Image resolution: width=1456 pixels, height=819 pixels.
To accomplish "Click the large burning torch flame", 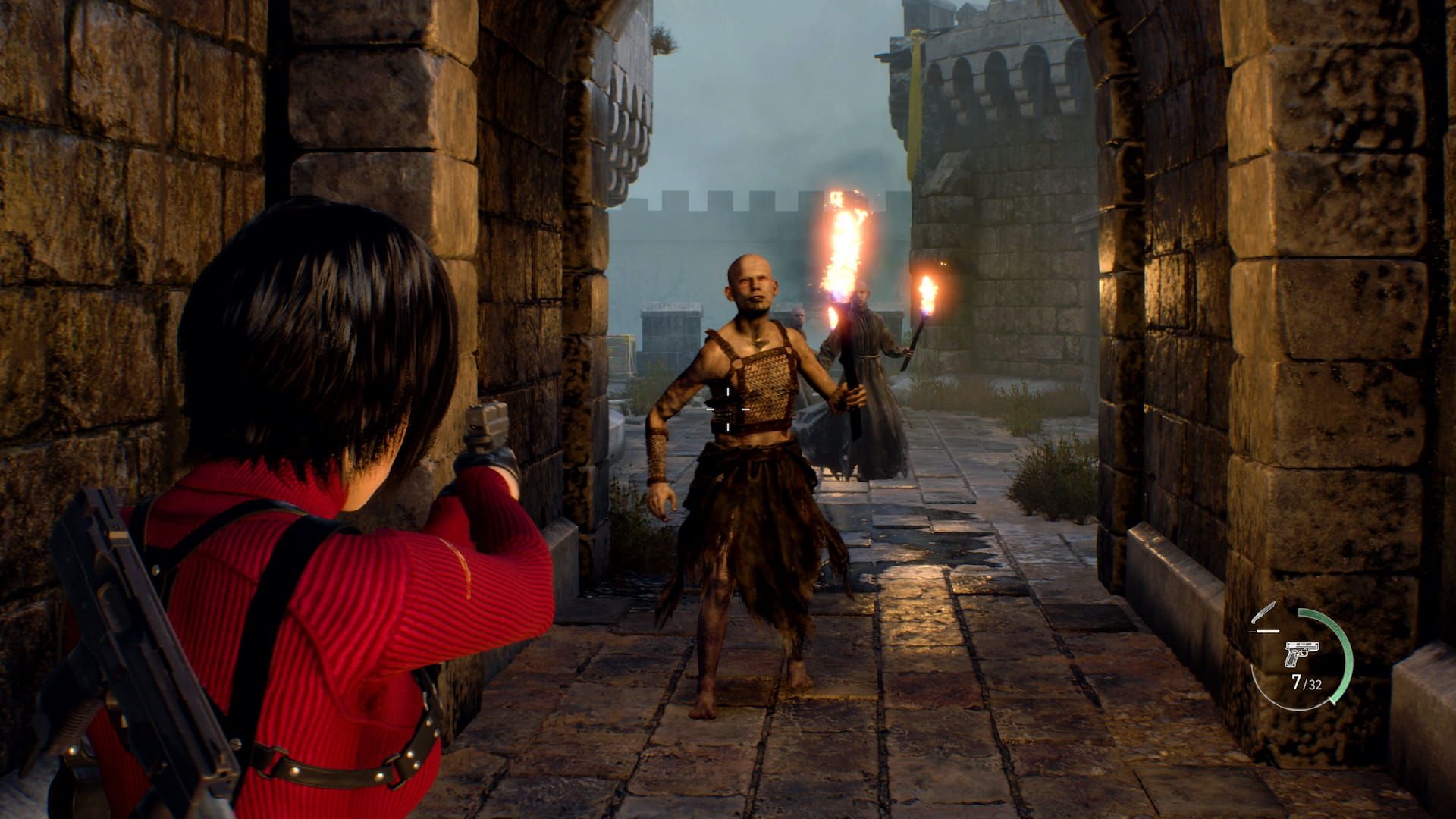I will 842,243.
